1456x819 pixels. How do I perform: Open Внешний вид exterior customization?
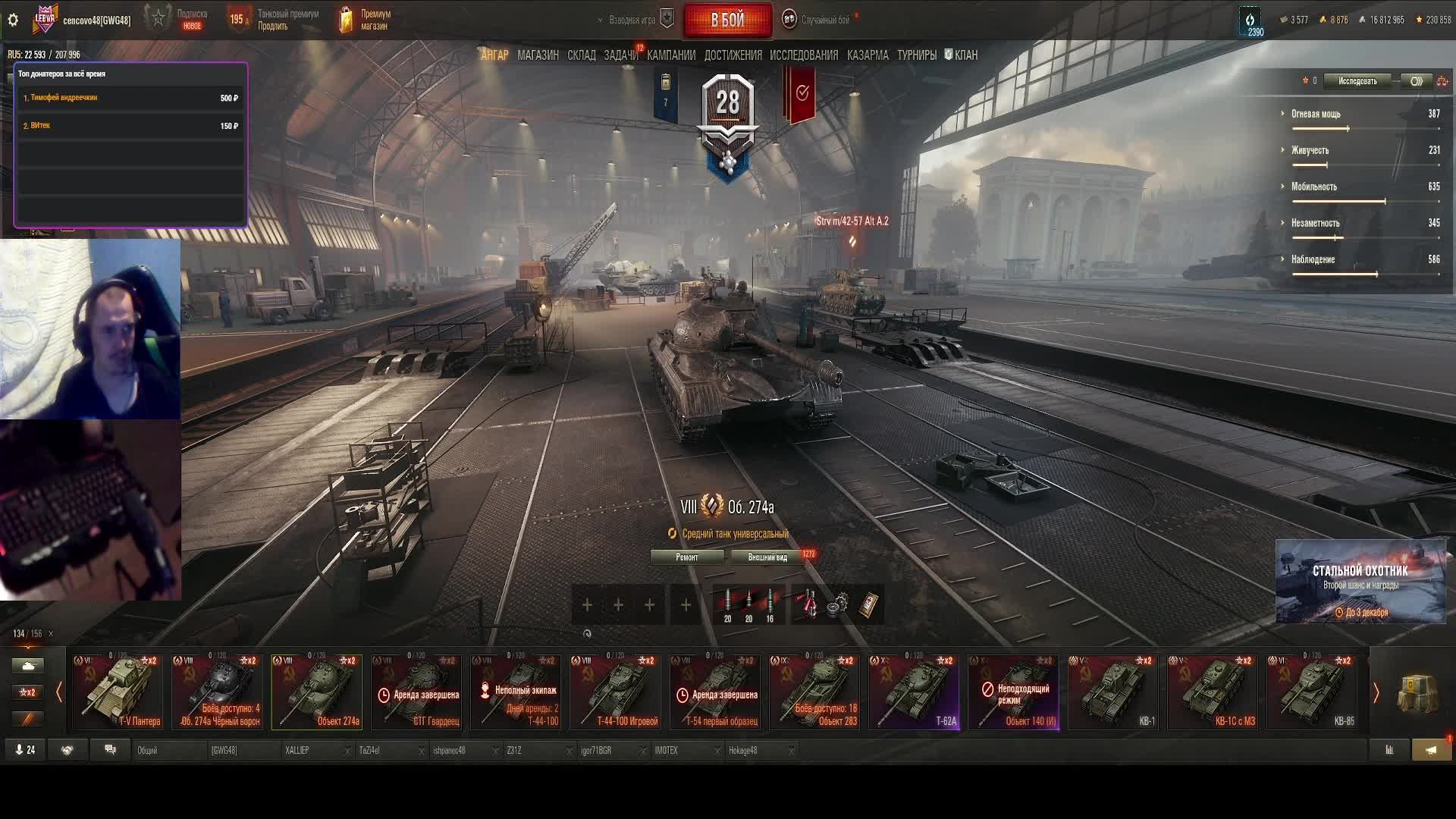(x=767, y=557)
